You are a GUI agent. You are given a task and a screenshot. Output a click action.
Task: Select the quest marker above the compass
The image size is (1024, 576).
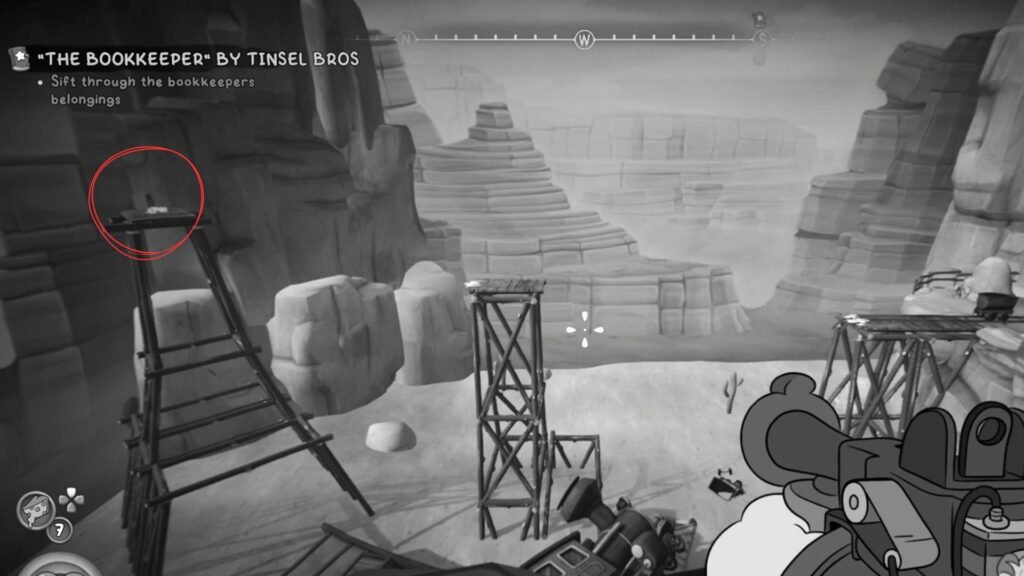tap(758, 19)
